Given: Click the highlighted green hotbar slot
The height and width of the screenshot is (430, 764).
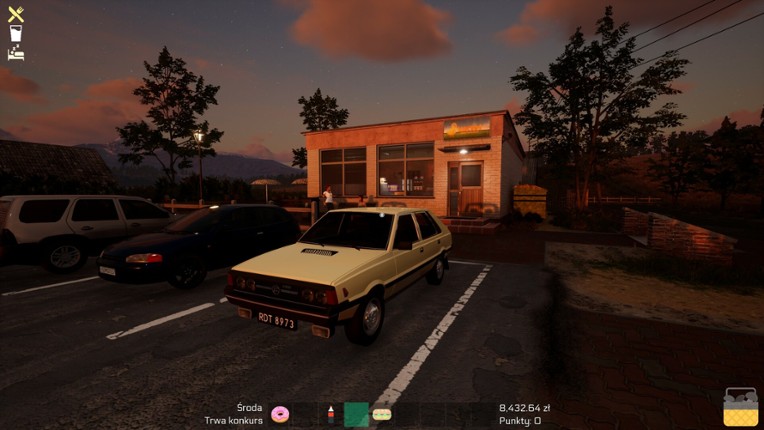Looking at the screenshot, I should point(356,414).
